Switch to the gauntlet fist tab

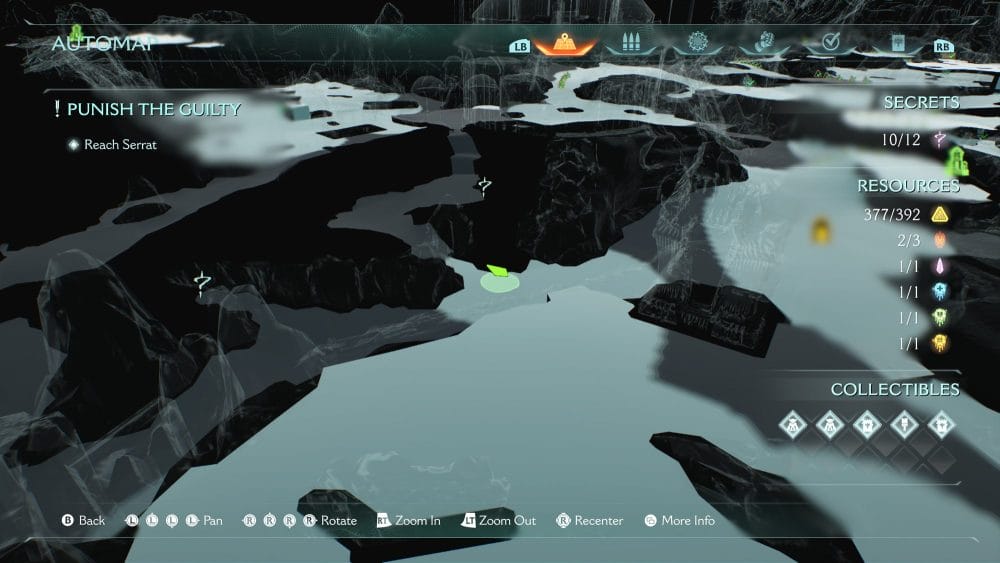click(x=763, y=44)
